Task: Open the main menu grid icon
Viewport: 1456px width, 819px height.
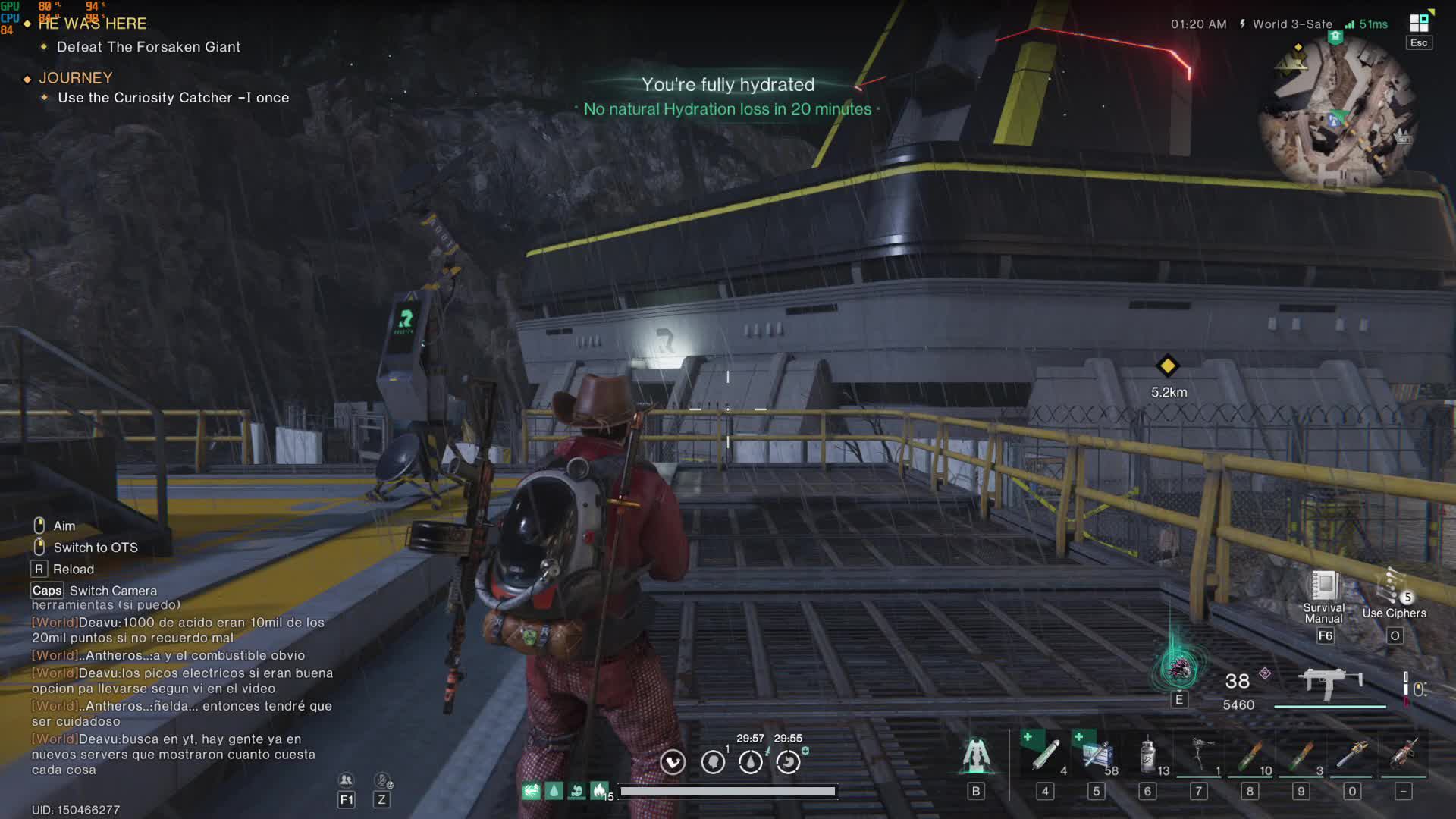Action: pyautogui.click(x=1419, y=23)
